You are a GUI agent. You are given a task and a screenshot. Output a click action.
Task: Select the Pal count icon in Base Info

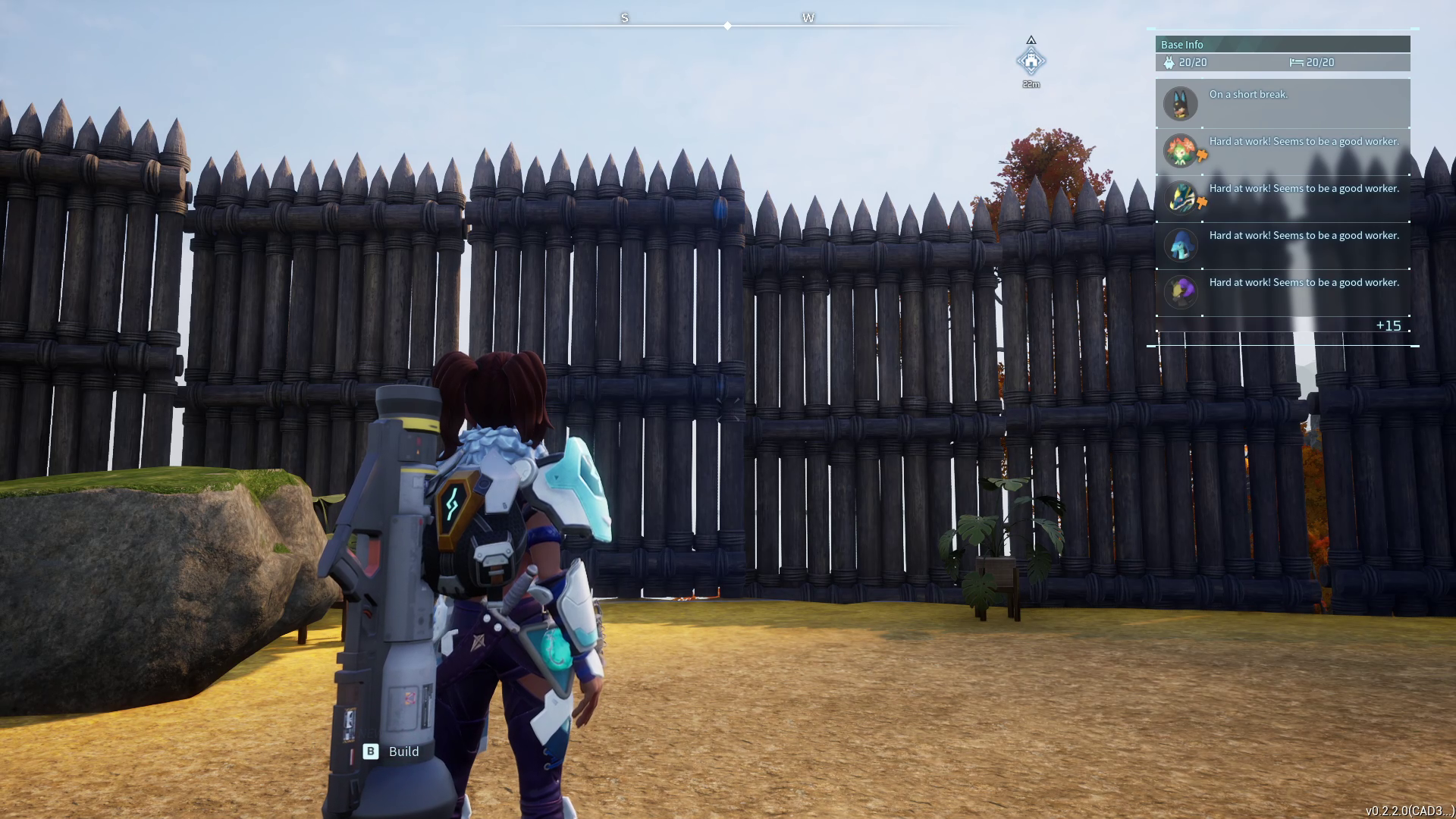click(1169, 63)
